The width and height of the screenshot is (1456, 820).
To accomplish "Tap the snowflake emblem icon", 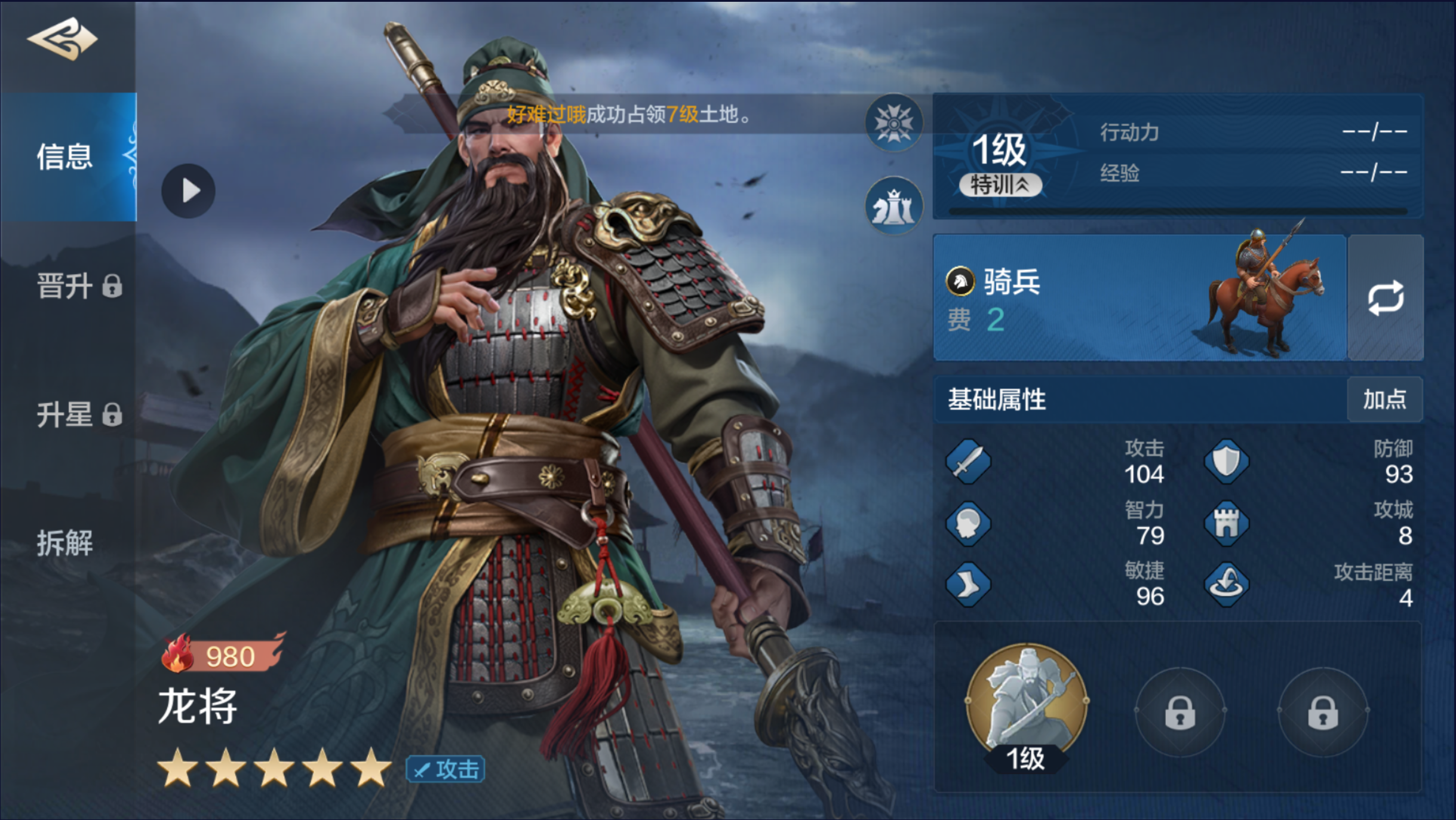I will (x=893, y=123).
